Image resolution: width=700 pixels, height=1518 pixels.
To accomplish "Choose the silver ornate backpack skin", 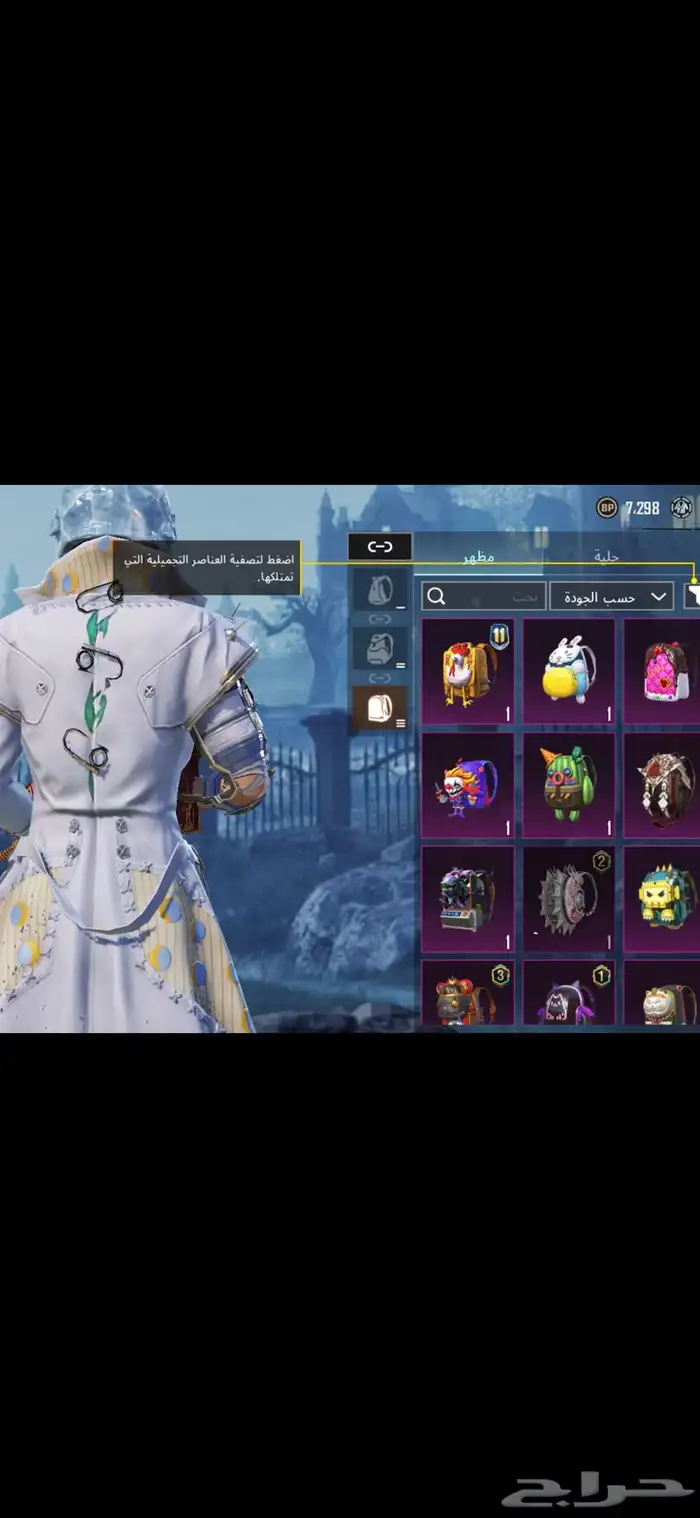I will coord(664,785).
